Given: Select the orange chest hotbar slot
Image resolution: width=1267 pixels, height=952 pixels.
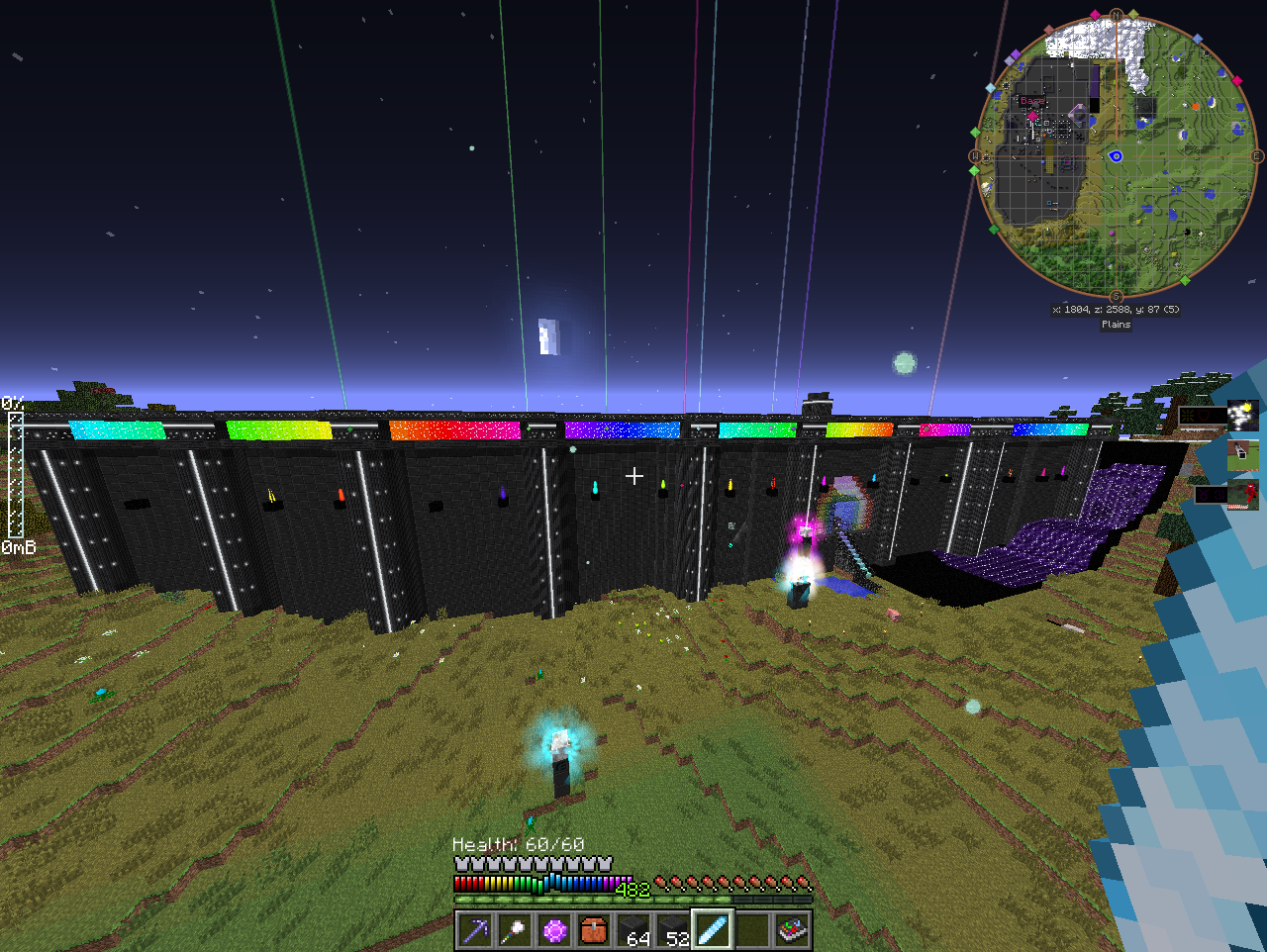Looking at the screenshot, I should [x=595, y=931].
